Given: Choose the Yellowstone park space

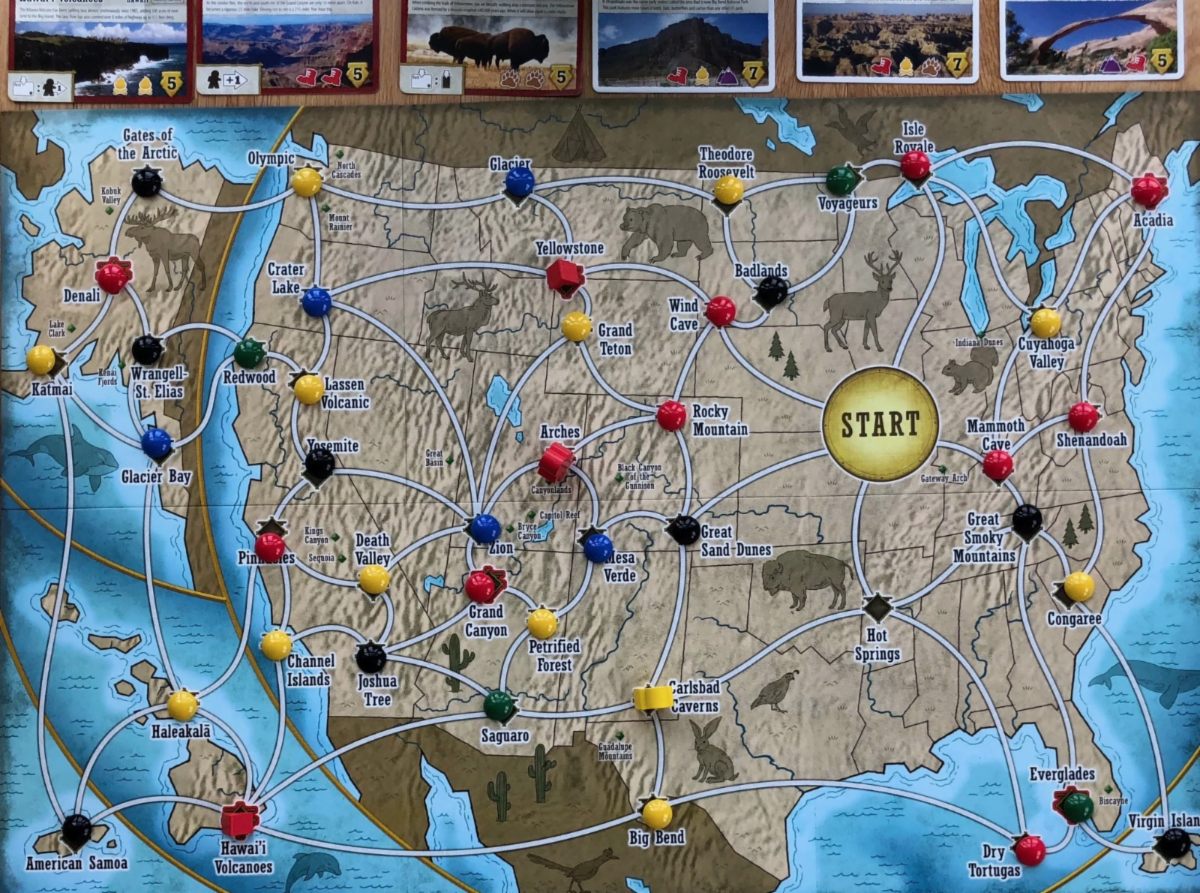Looking at the screenshot, I should point(565,277).
